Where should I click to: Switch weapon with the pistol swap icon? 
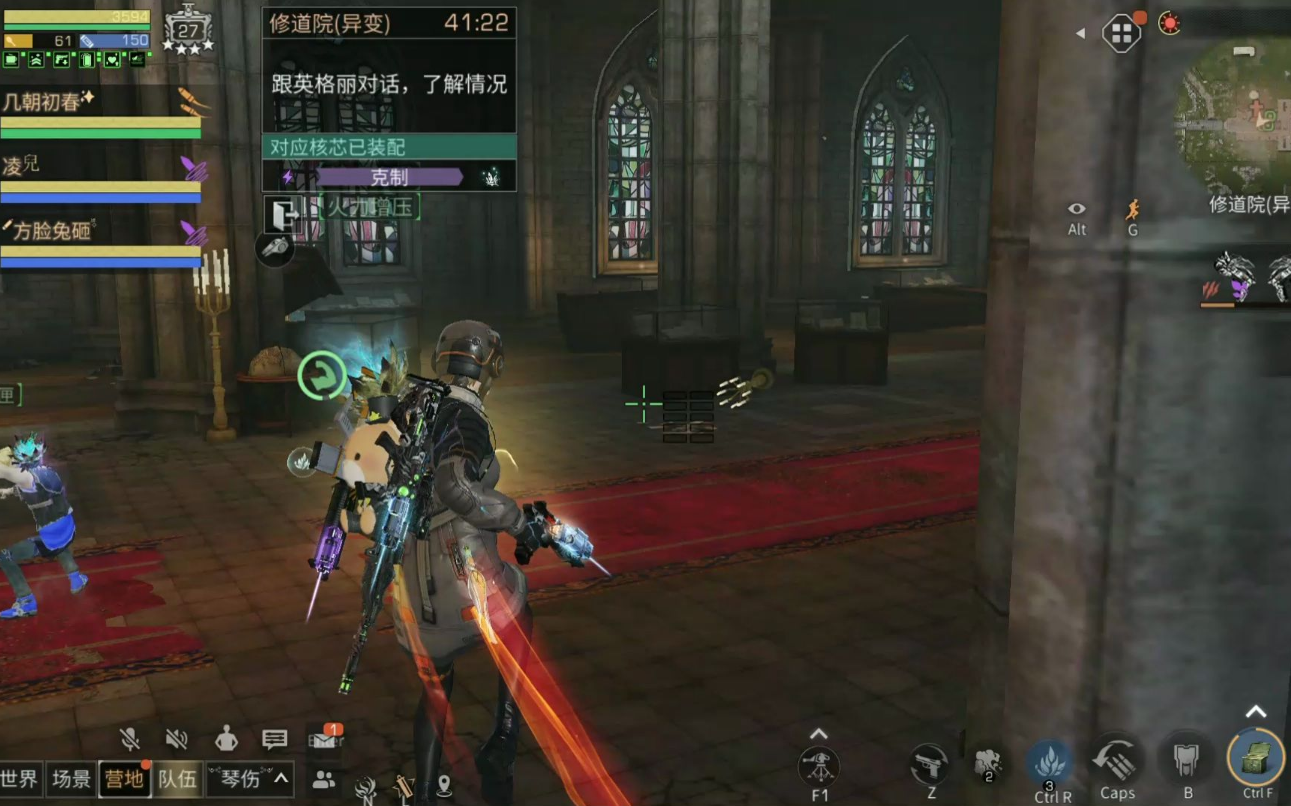(930, 765)
